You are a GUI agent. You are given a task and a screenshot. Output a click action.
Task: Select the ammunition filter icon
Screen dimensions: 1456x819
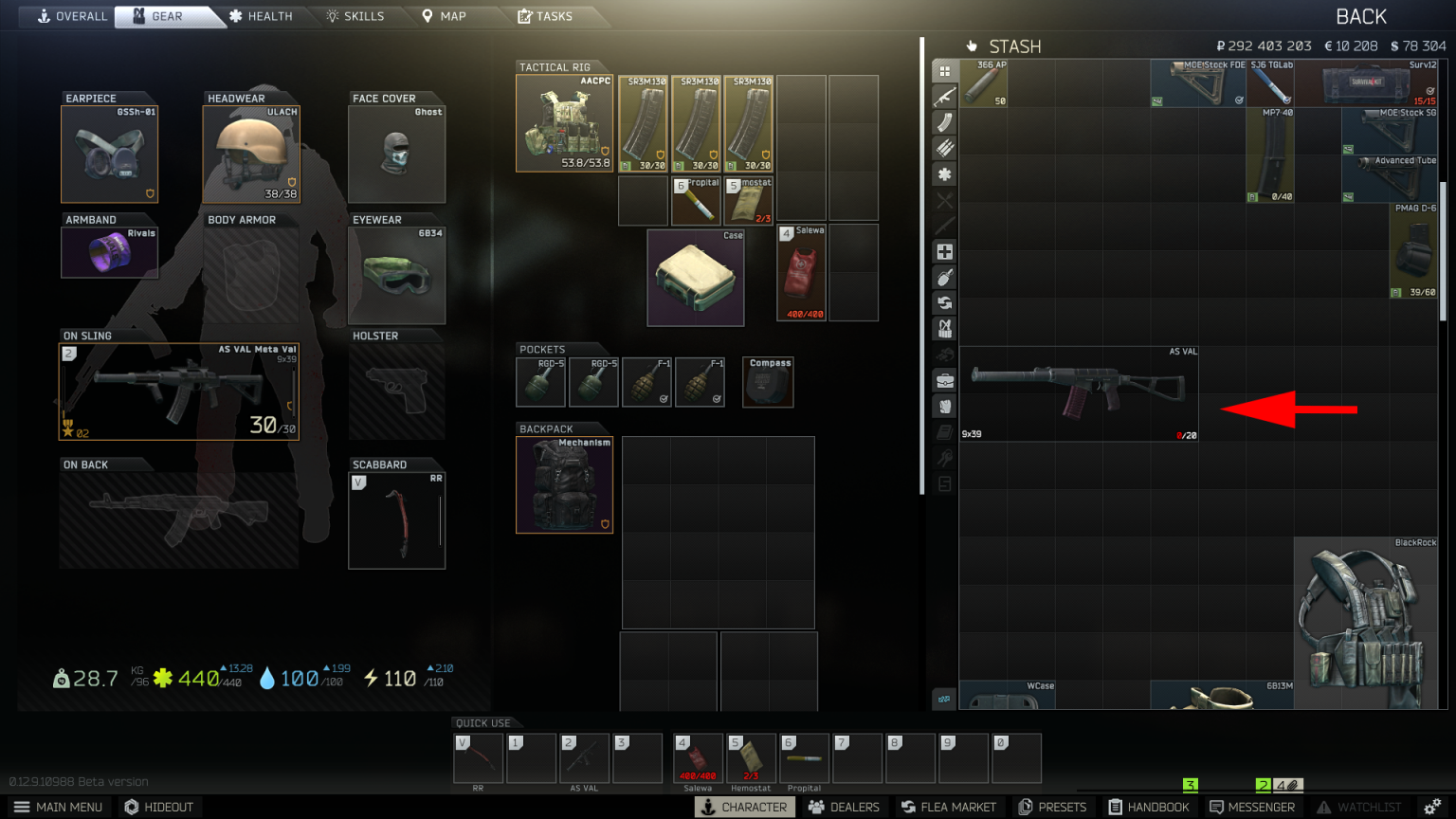coord(944,147)
